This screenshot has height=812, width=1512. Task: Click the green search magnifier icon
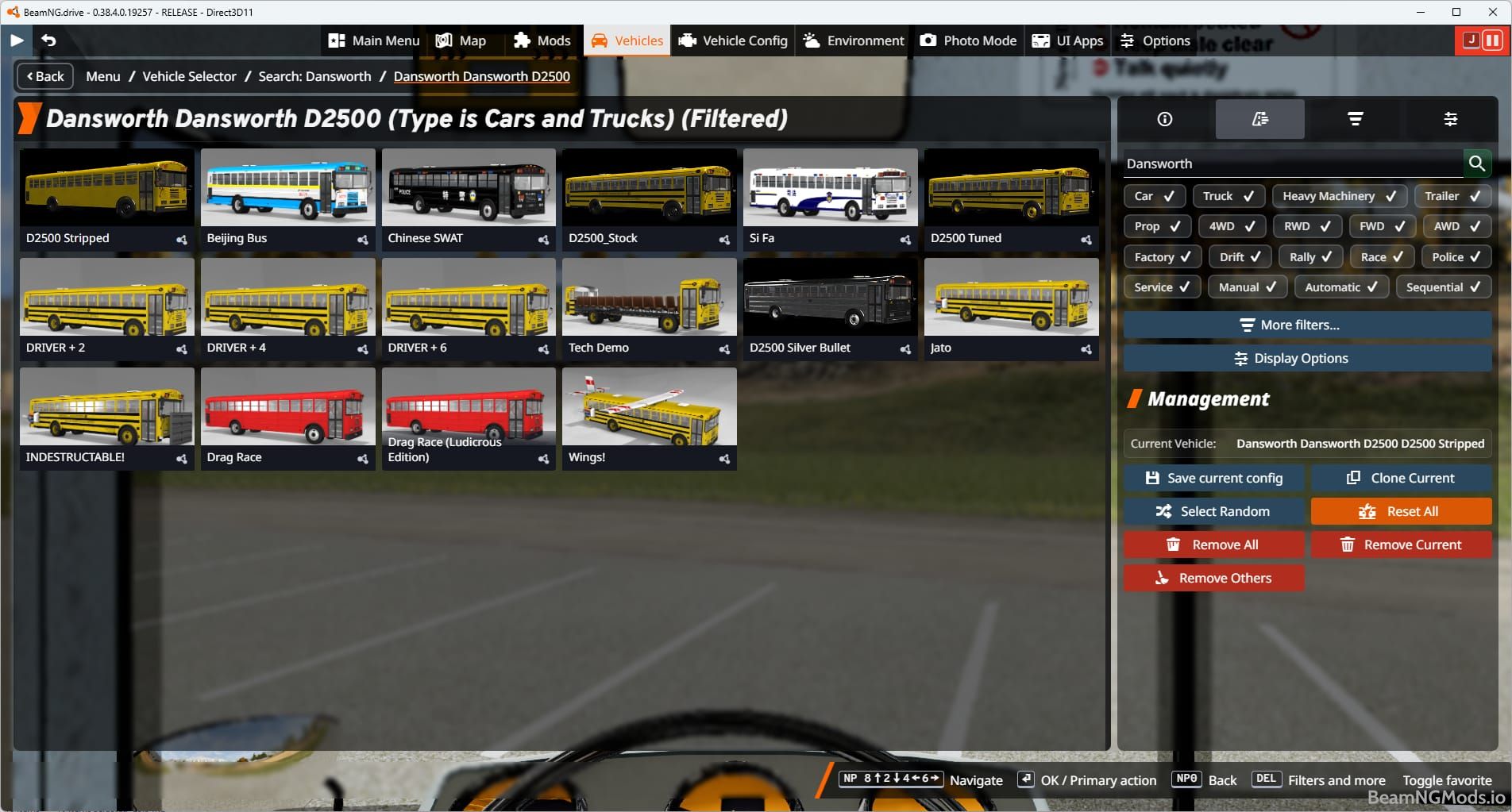(x=1477, y=164)
